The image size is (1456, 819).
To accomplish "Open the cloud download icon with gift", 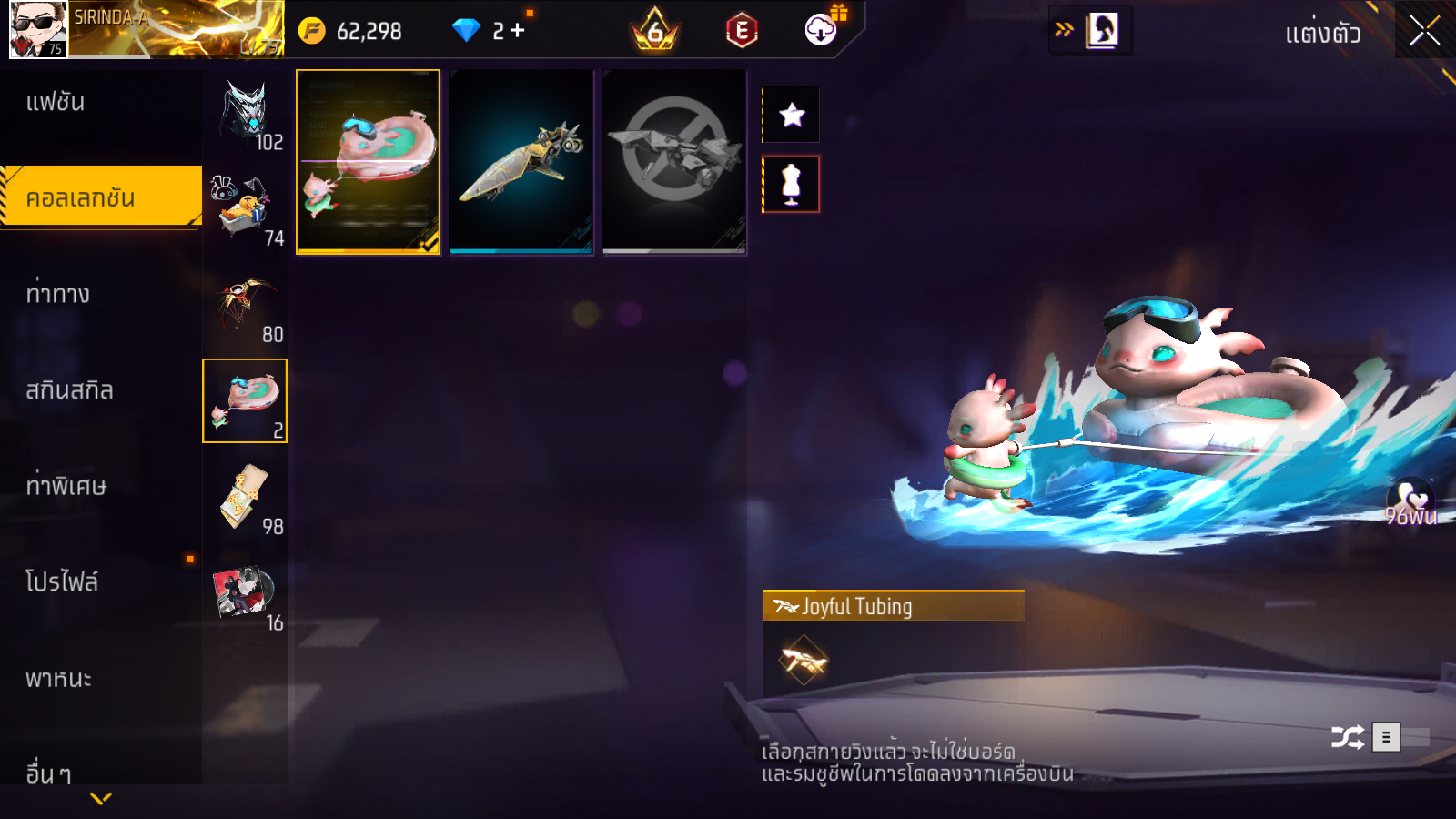I will 822,30.
